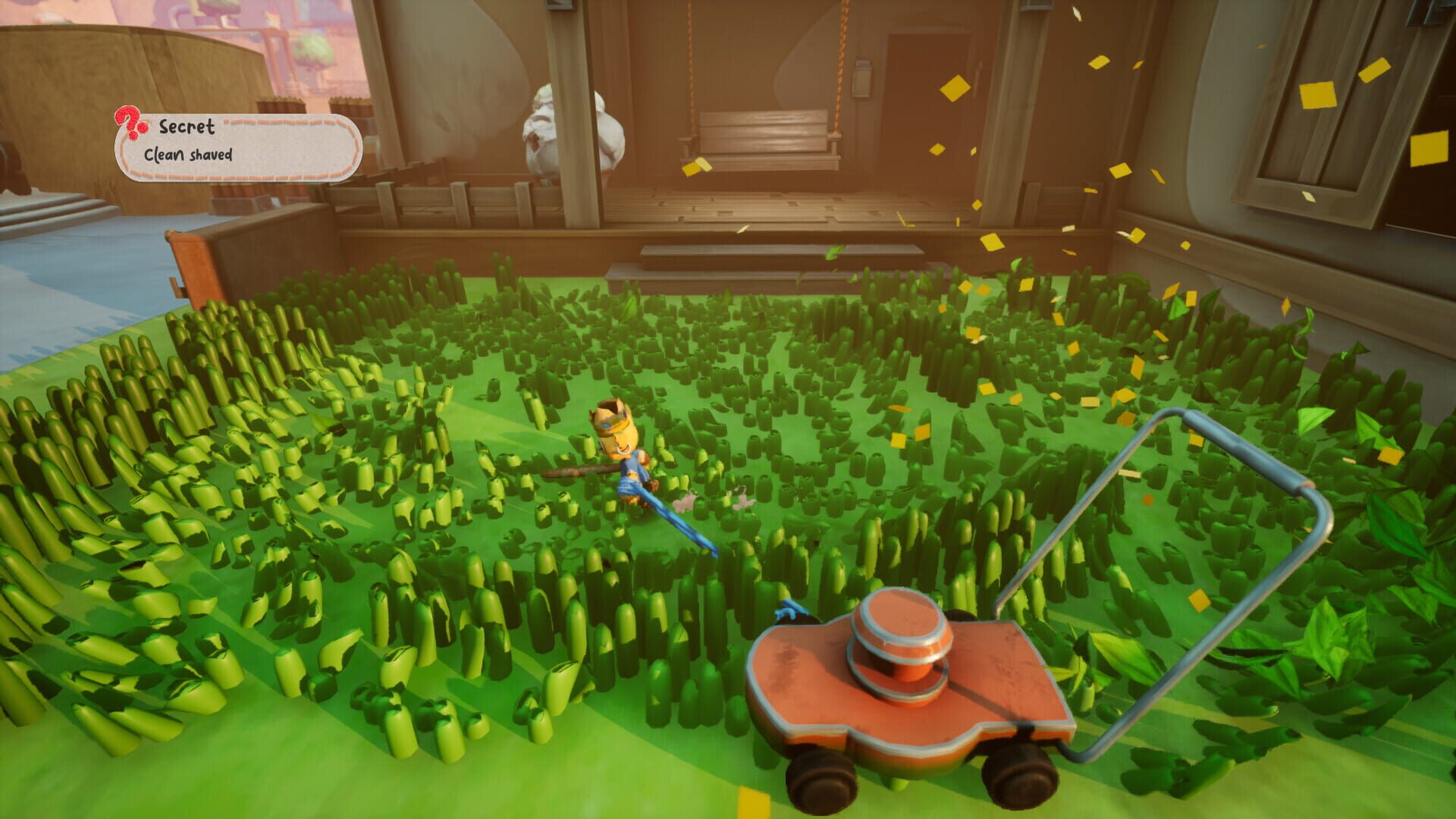Click the 'Clean shaved' text label
This screenshot has height=819, width=1456.
[x=190, y=155]
